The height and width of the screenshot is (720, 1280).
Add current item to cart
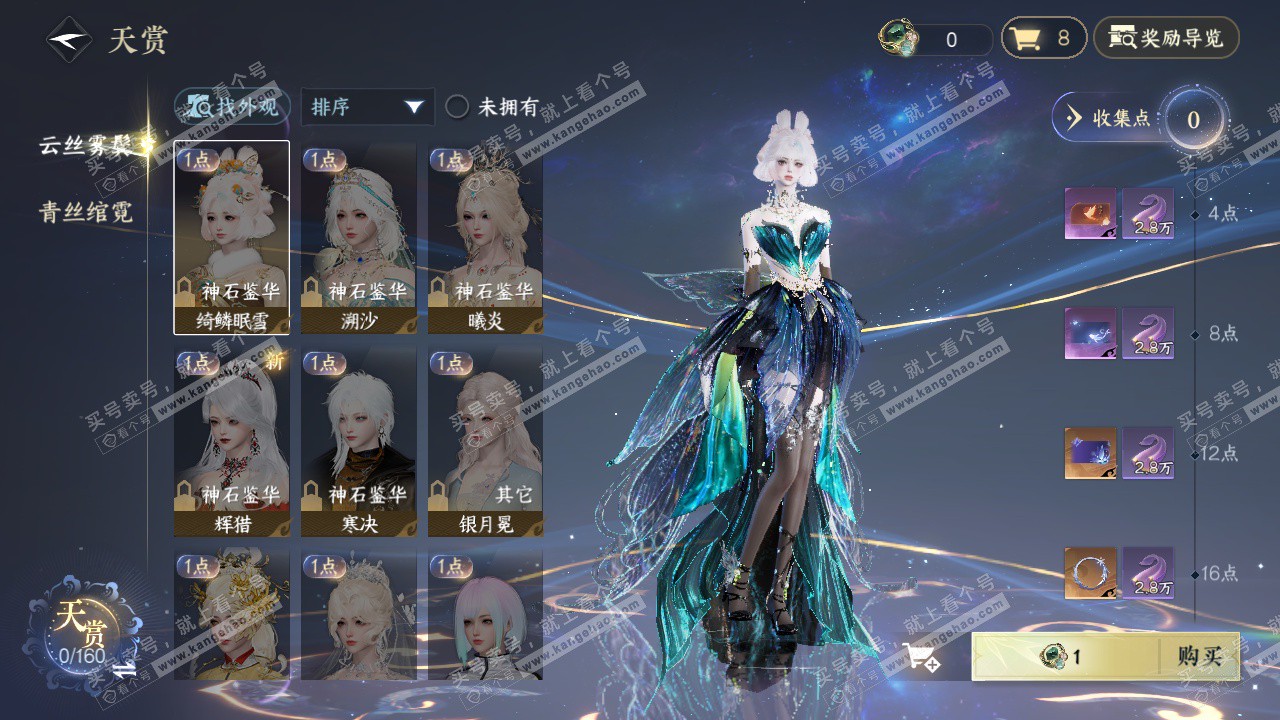click(x=920, y=657)
